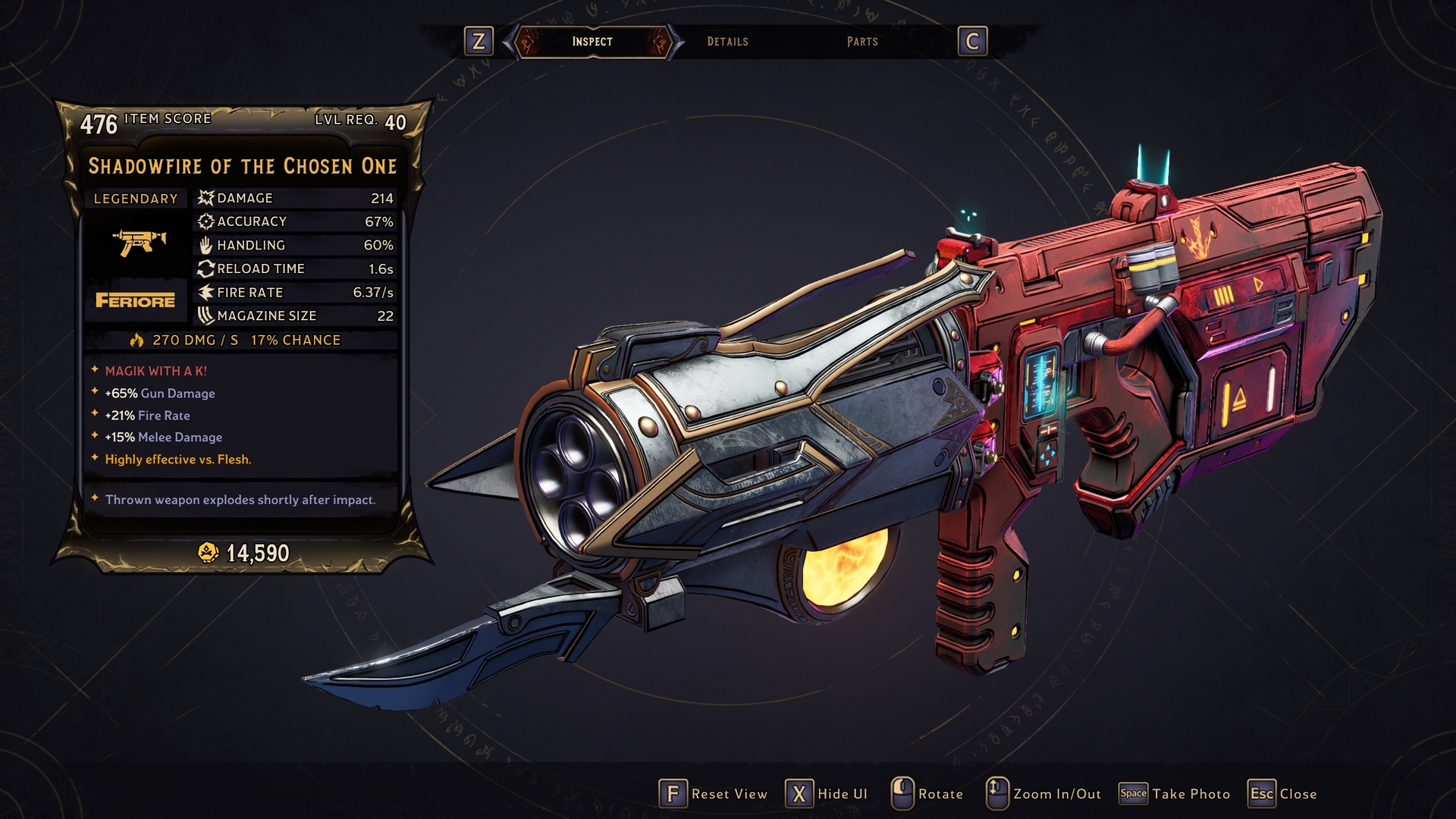The width and height of the screenshot is (1456, 819).
Task: Reset View of the weapon model
Action: (714, 794)
